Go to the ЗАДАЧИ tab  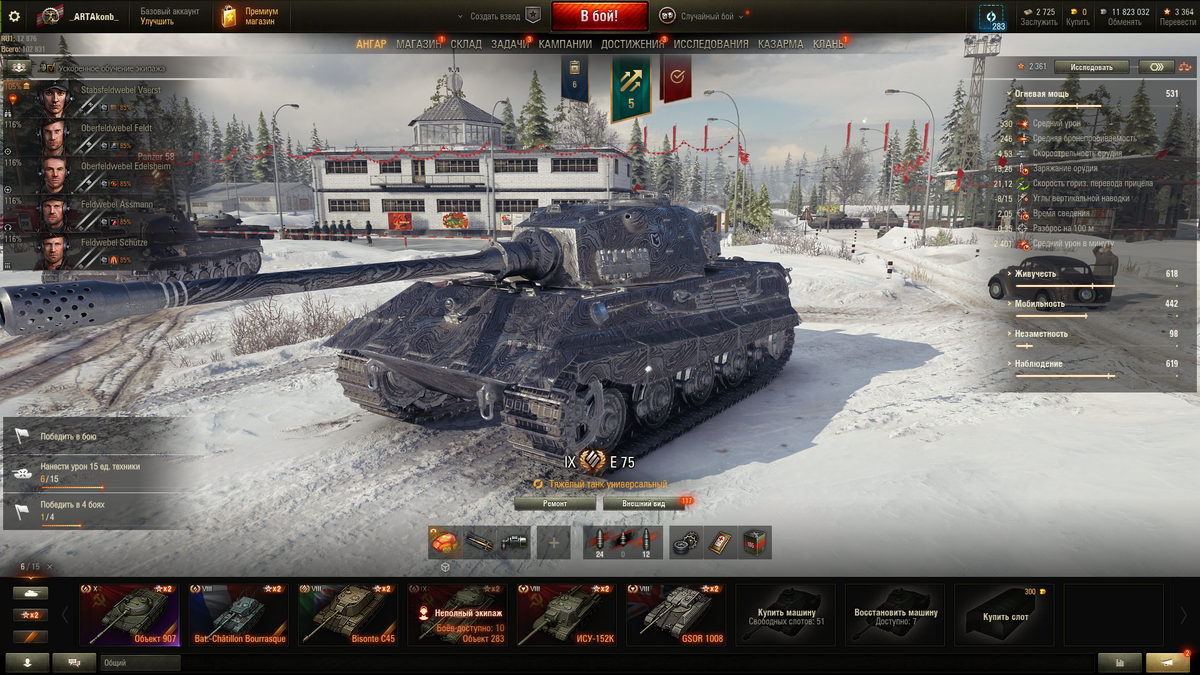coord(510,44)
